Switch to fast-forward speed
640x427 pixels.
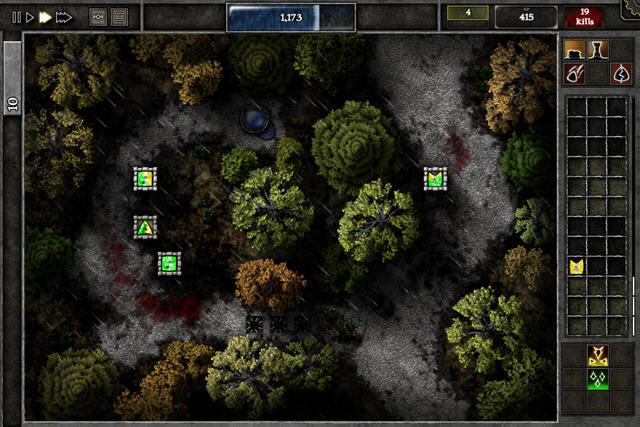45,17
